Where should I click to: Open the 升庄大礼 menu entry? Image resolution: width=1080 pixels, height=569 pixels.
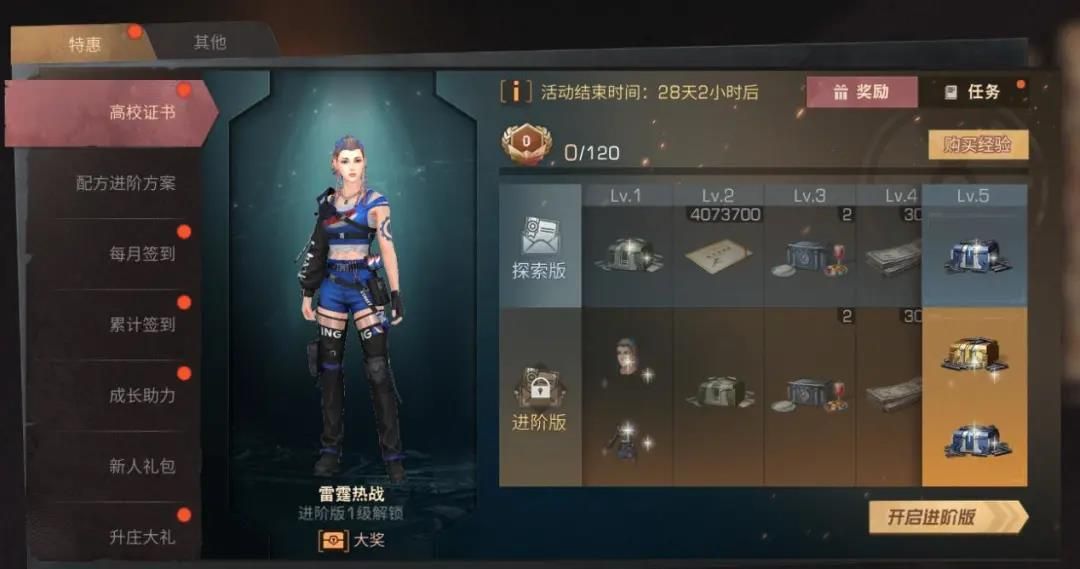click(x=142, y=537)
